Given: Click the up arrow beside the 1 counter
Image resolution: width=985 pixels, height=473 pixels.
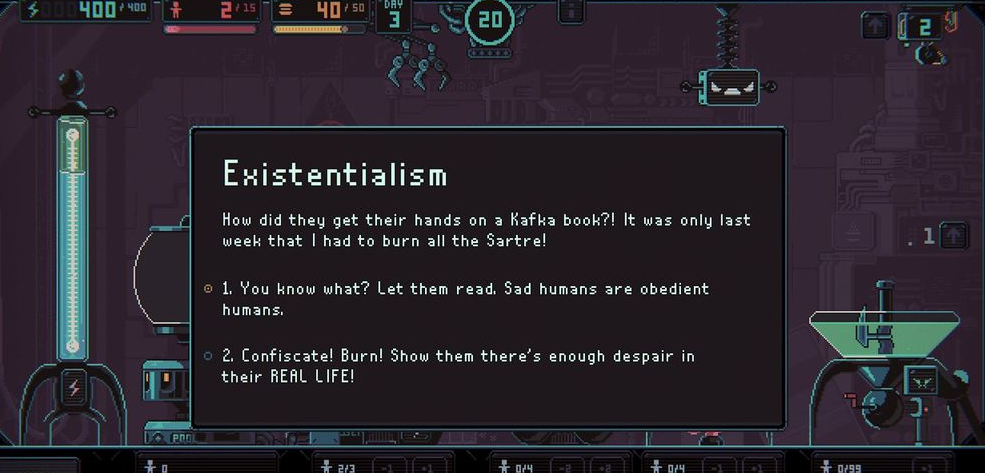Looking at the screenshot, I should click(955, 236).
